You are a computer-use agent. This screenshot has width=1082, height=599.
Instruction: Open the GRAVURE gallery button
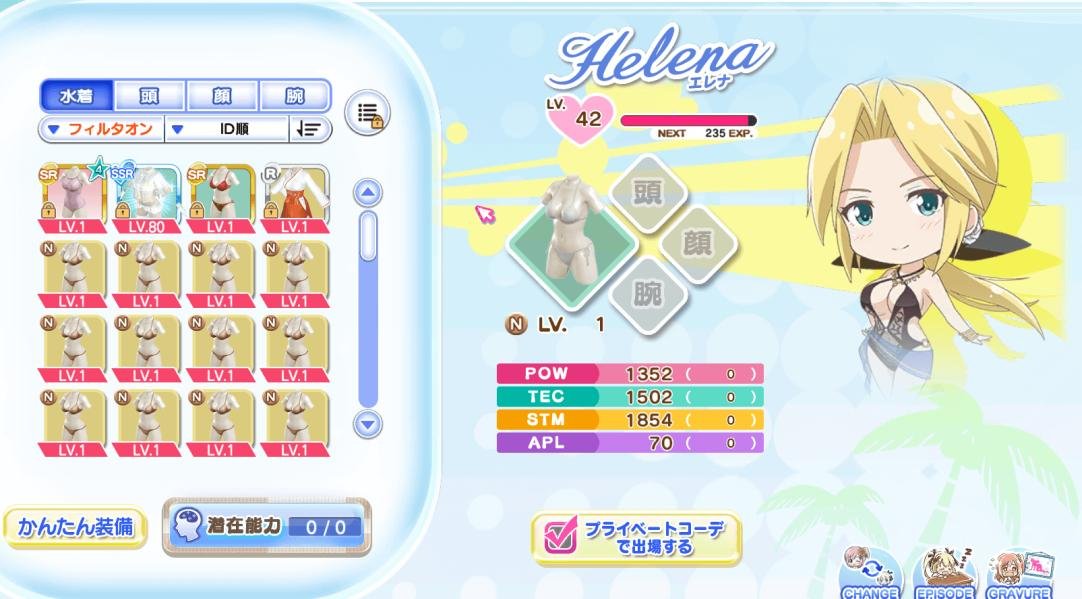click(1019, 575)
